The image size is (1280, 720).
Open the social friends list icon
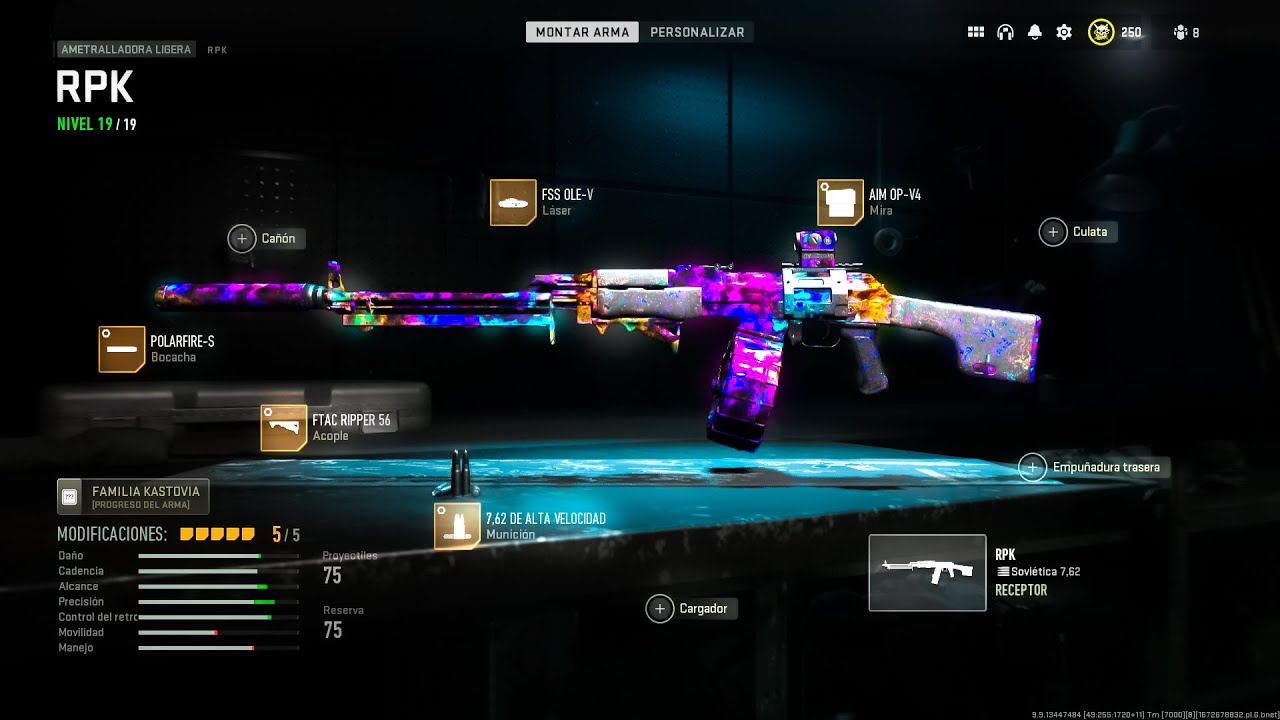tap(1181, 32)
